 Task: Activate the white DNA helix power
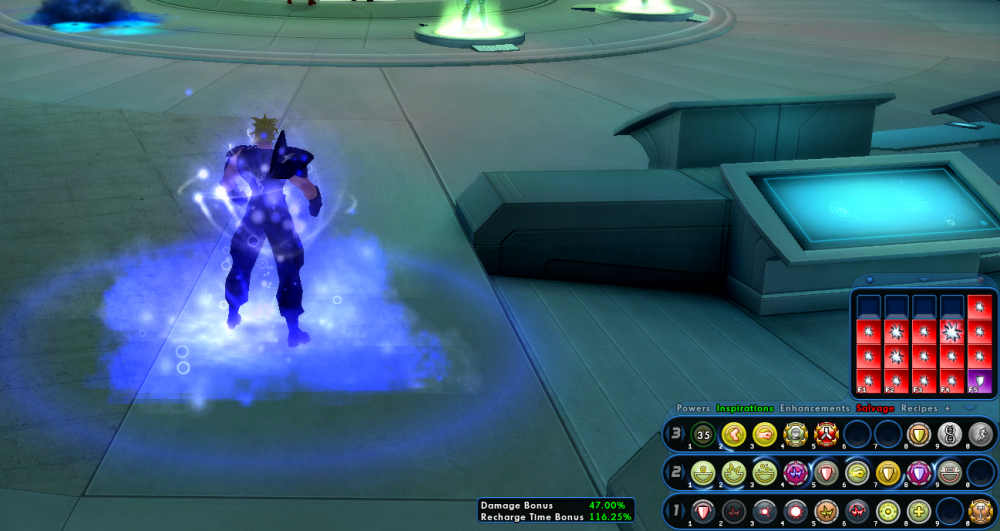[x=950, y=434]
